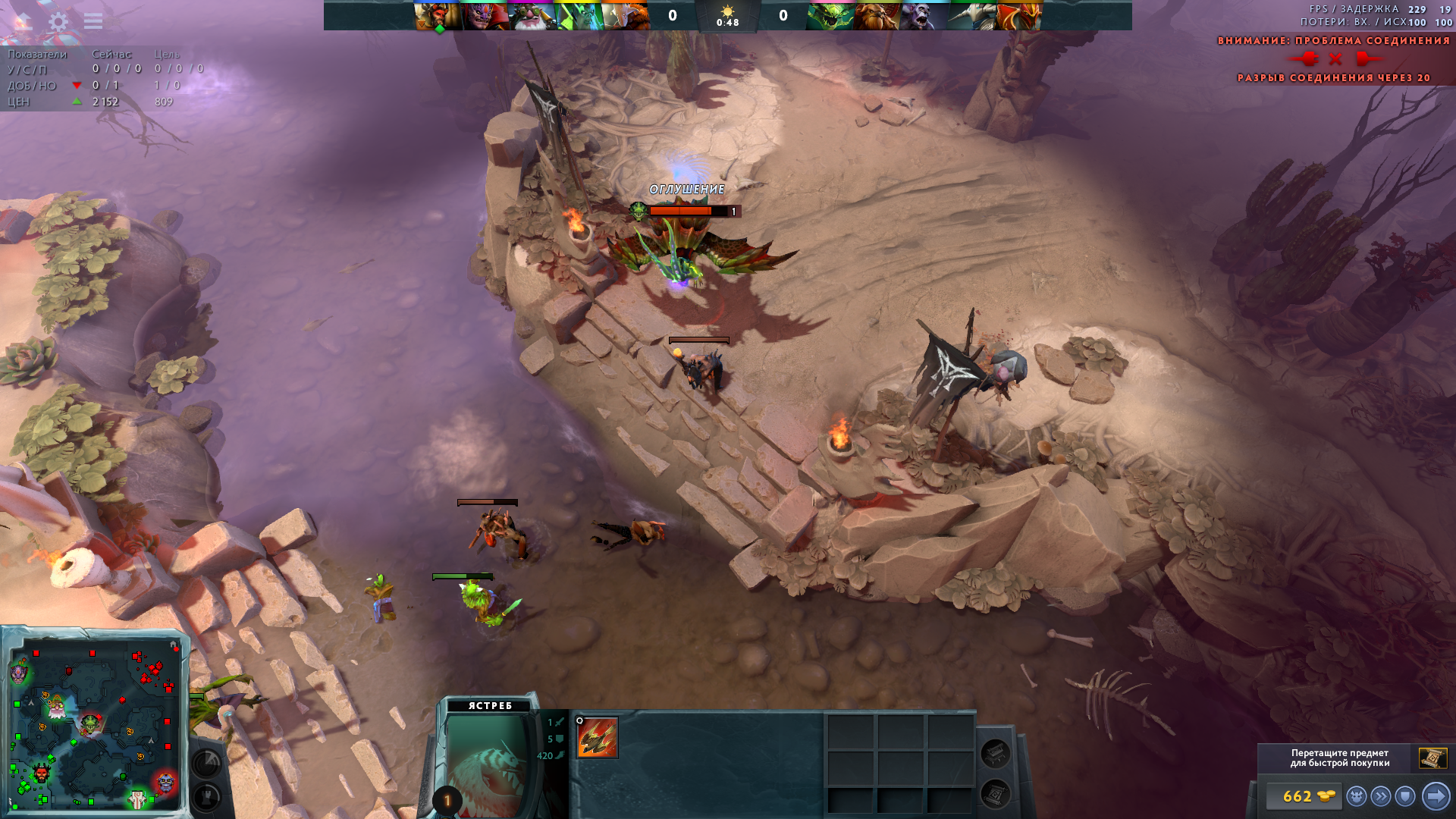
Task: Select Sniper's white-bearded portrait in top bar
Action: pyautogui.click(x=532, y=16)
